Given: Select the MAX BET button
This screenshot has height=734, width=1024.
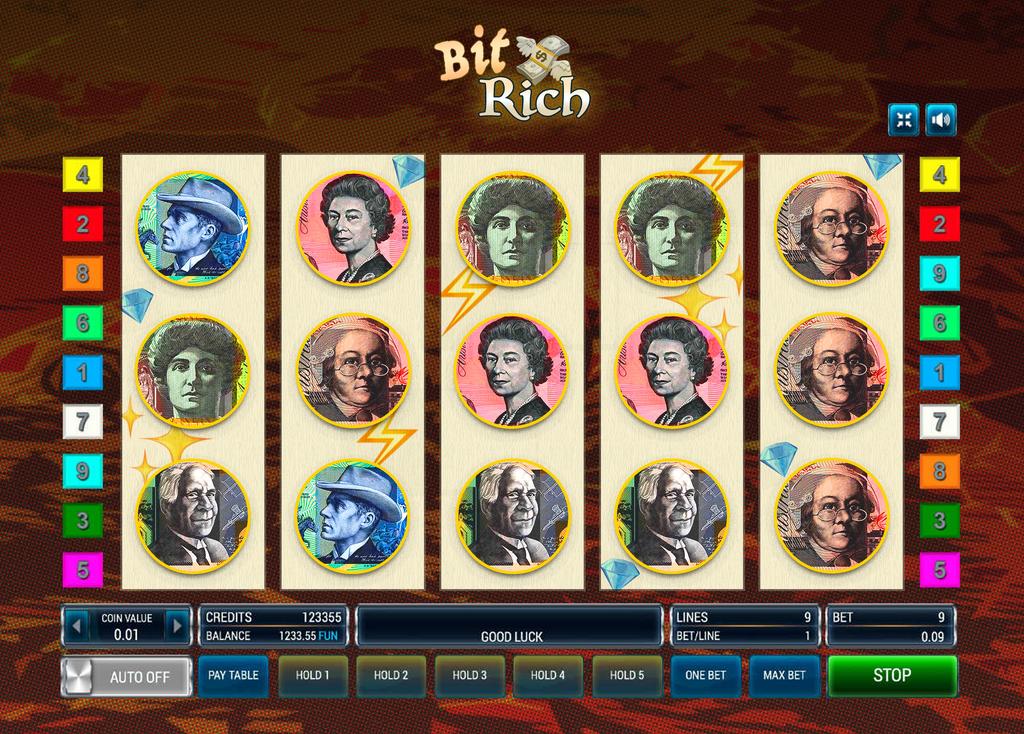Looking at the screenshot, I should point(784,675).
